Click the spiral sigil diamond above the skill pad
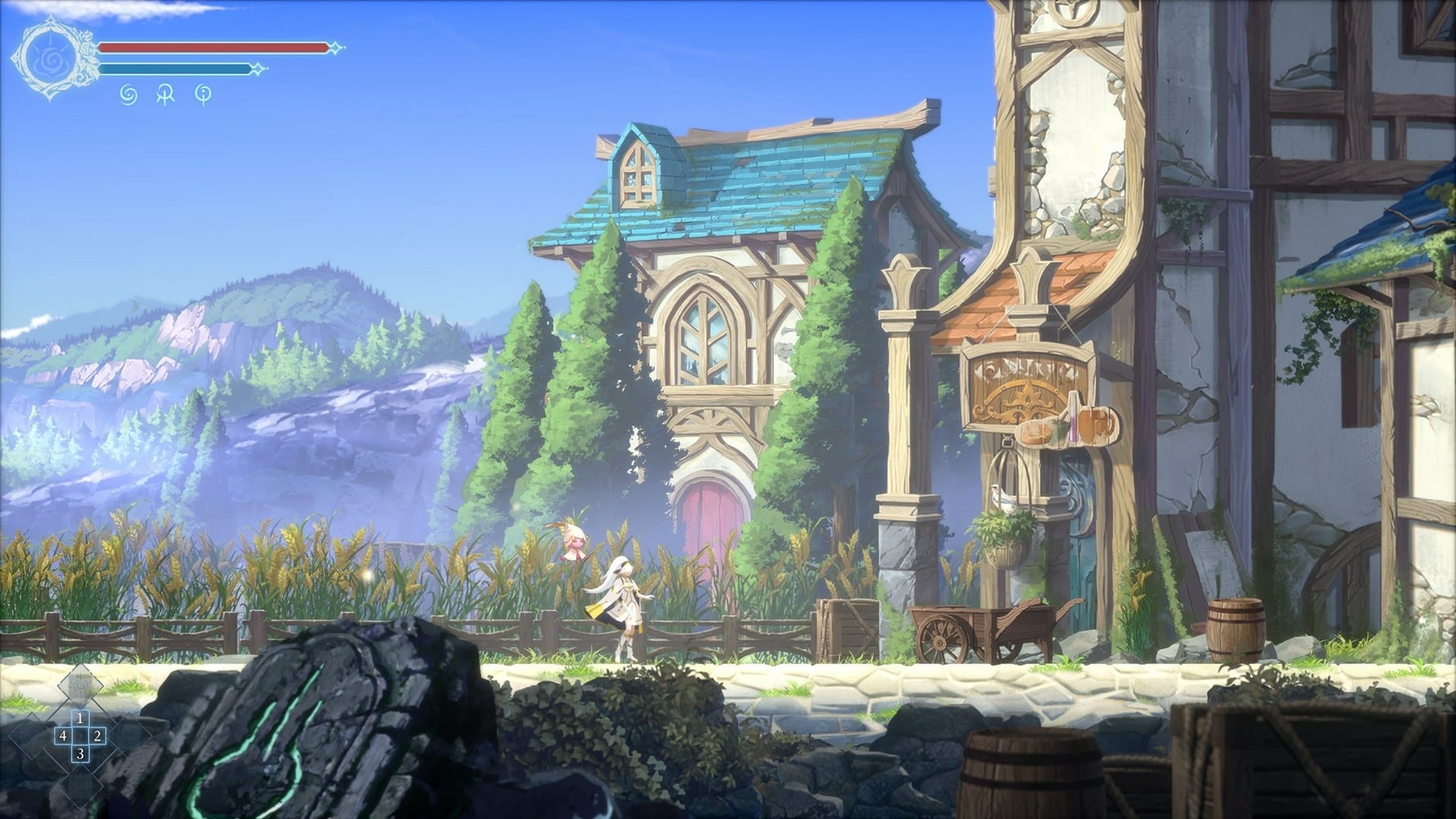Viewport: 1456px width, 819px height. [x=80, y=686]
